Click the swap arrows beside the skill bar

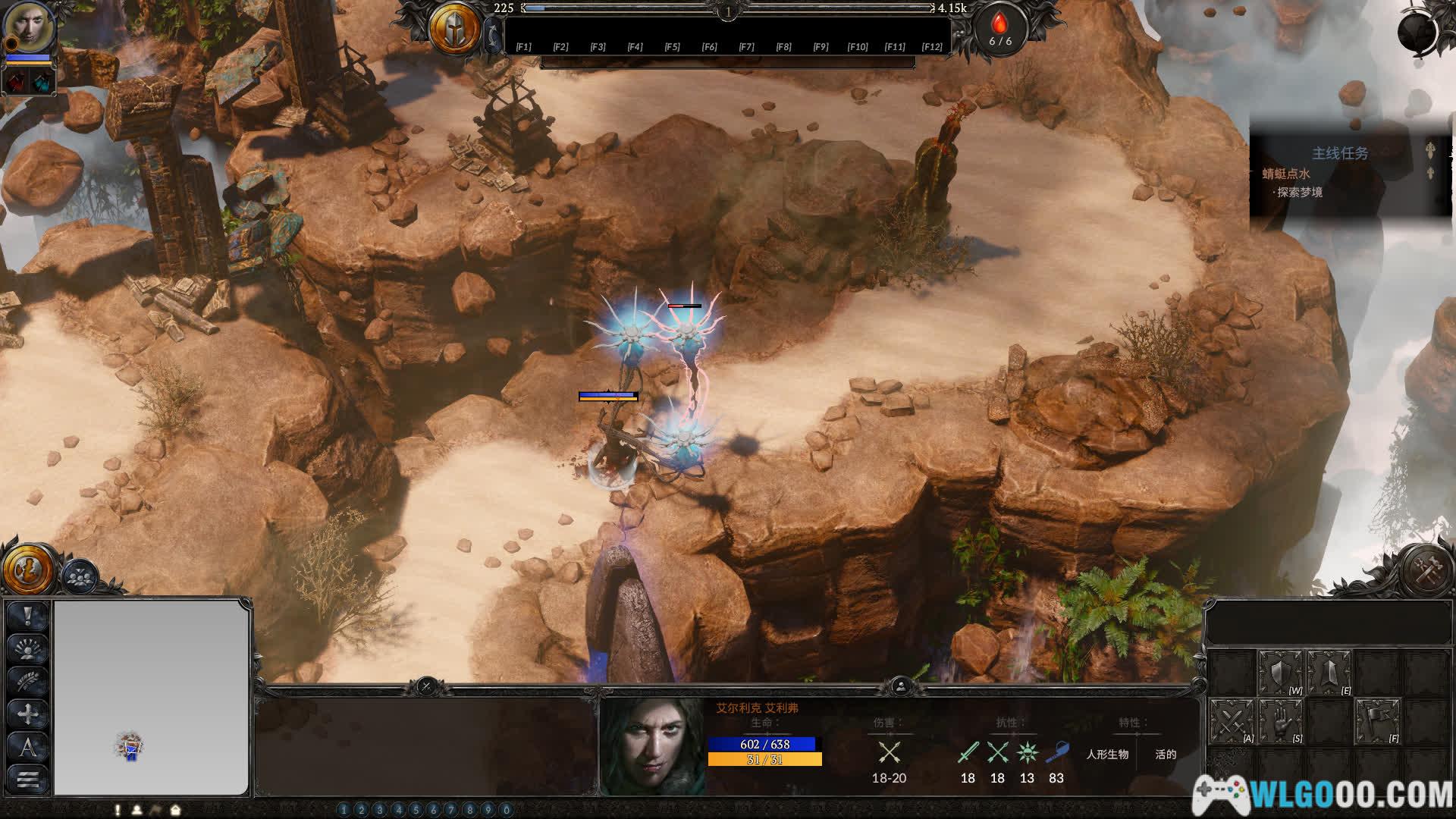(x=494, y=36)
